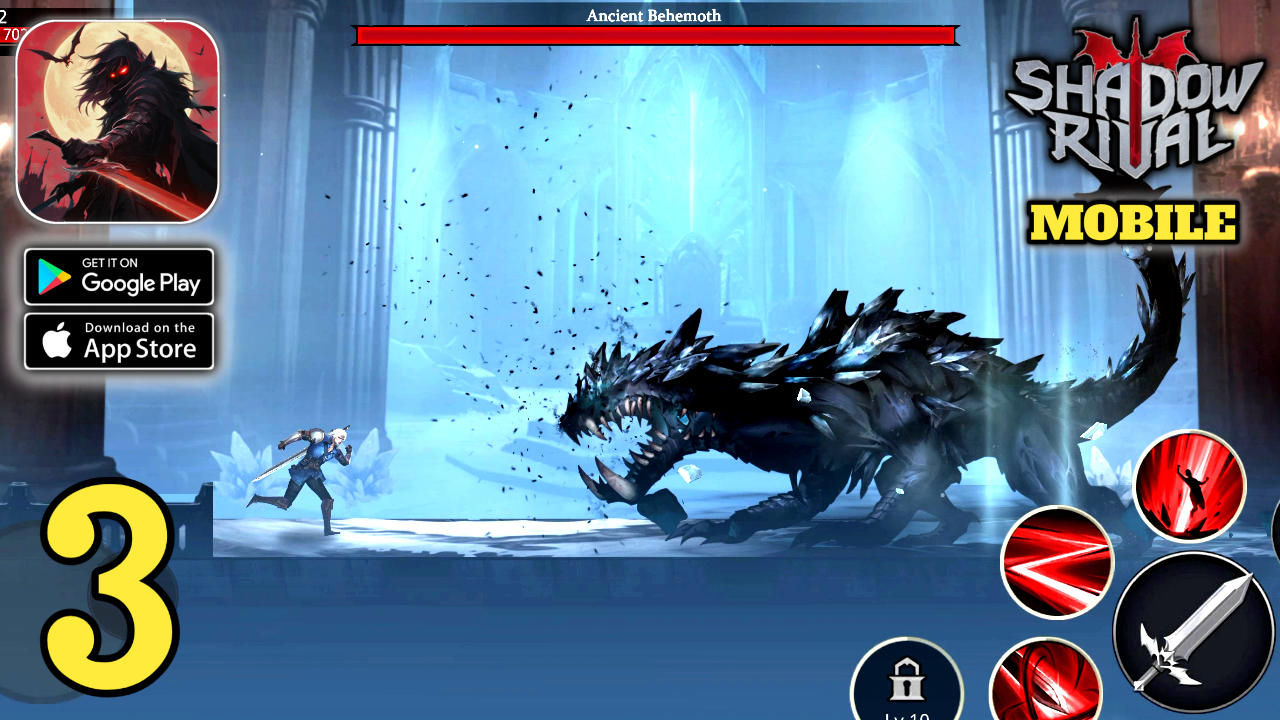
Task: Open Download on the App Store badge
Action: point(119,339)
